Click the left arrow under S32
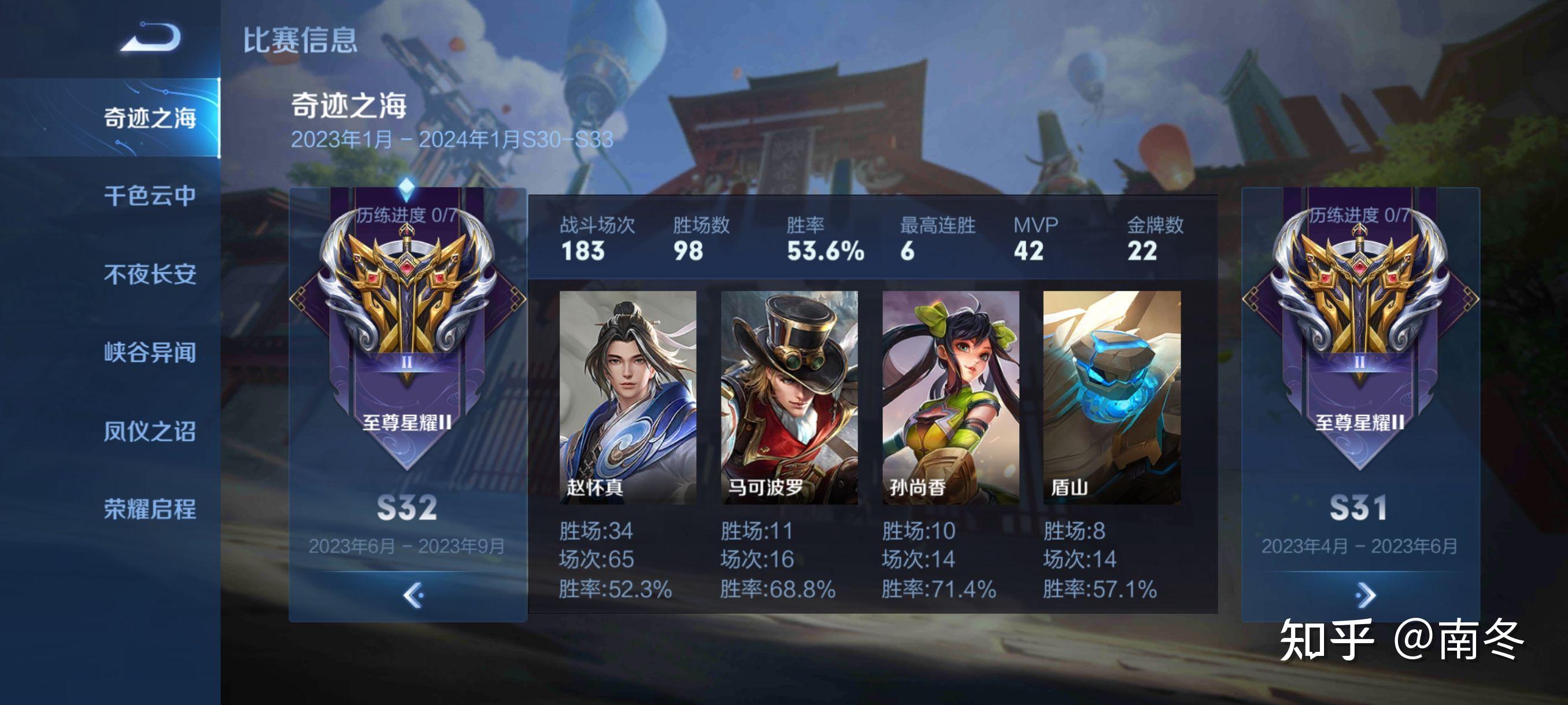The height and width of the screenshot is (705, 1568). tap(413, 595)
